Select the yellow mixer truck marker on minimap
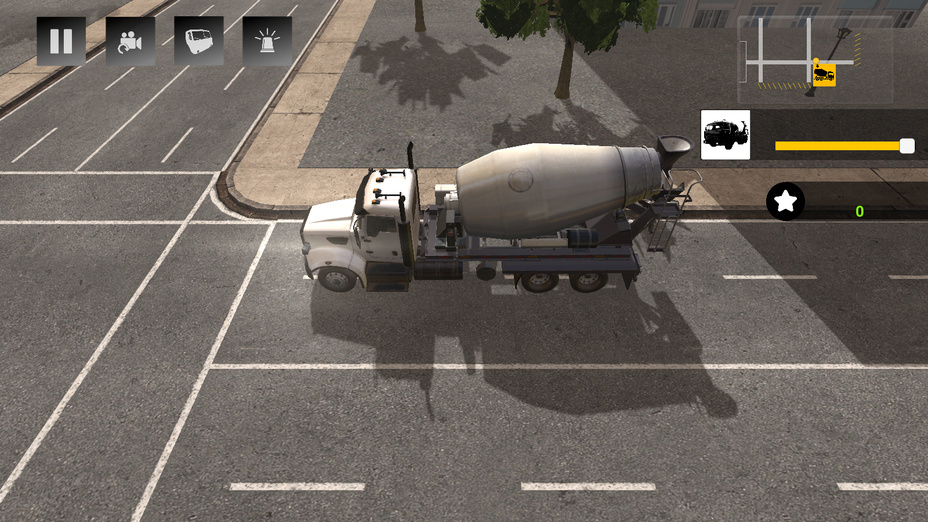This screenshot has width=928, height=522. click(824, 74)
